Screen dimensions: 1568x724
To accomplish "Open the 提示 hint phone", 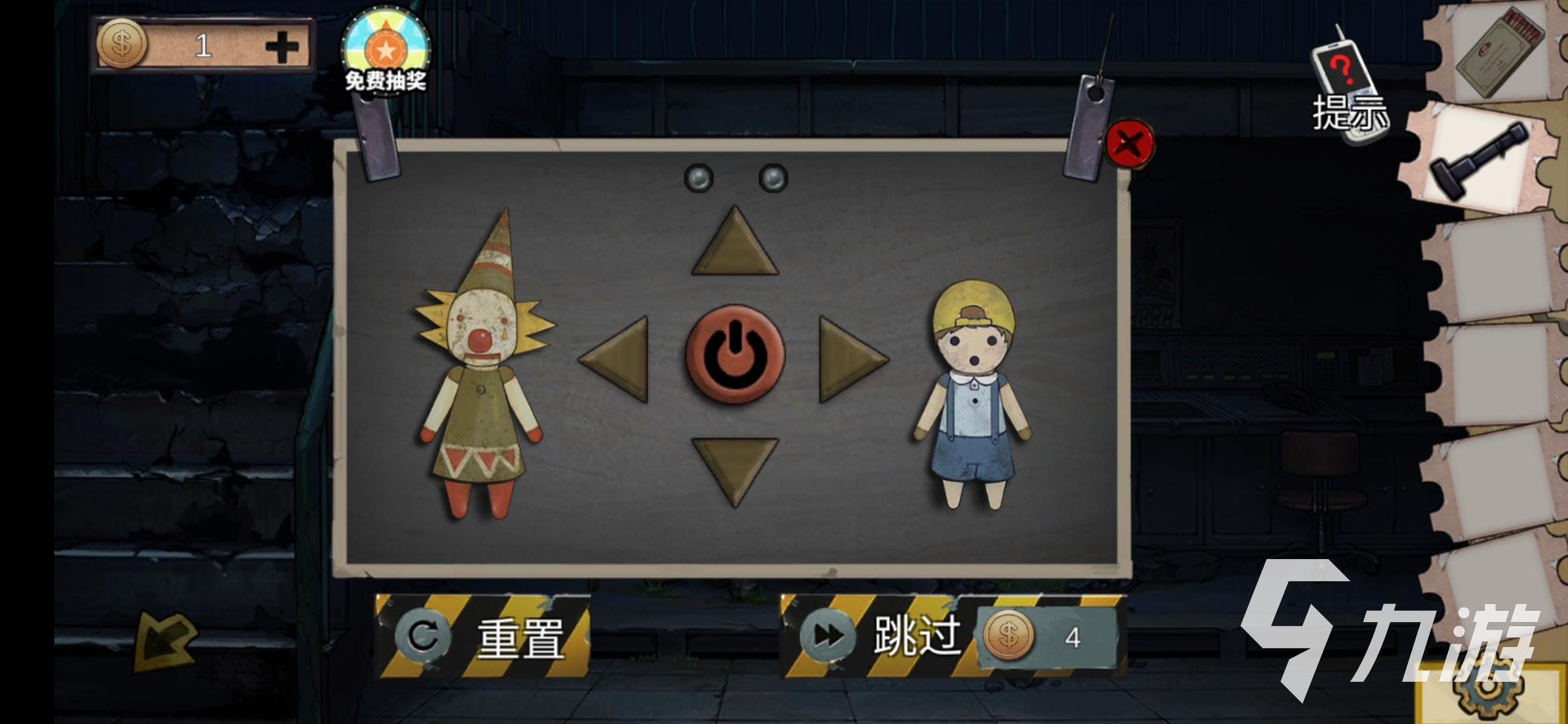I will (x=1348, y=87).
